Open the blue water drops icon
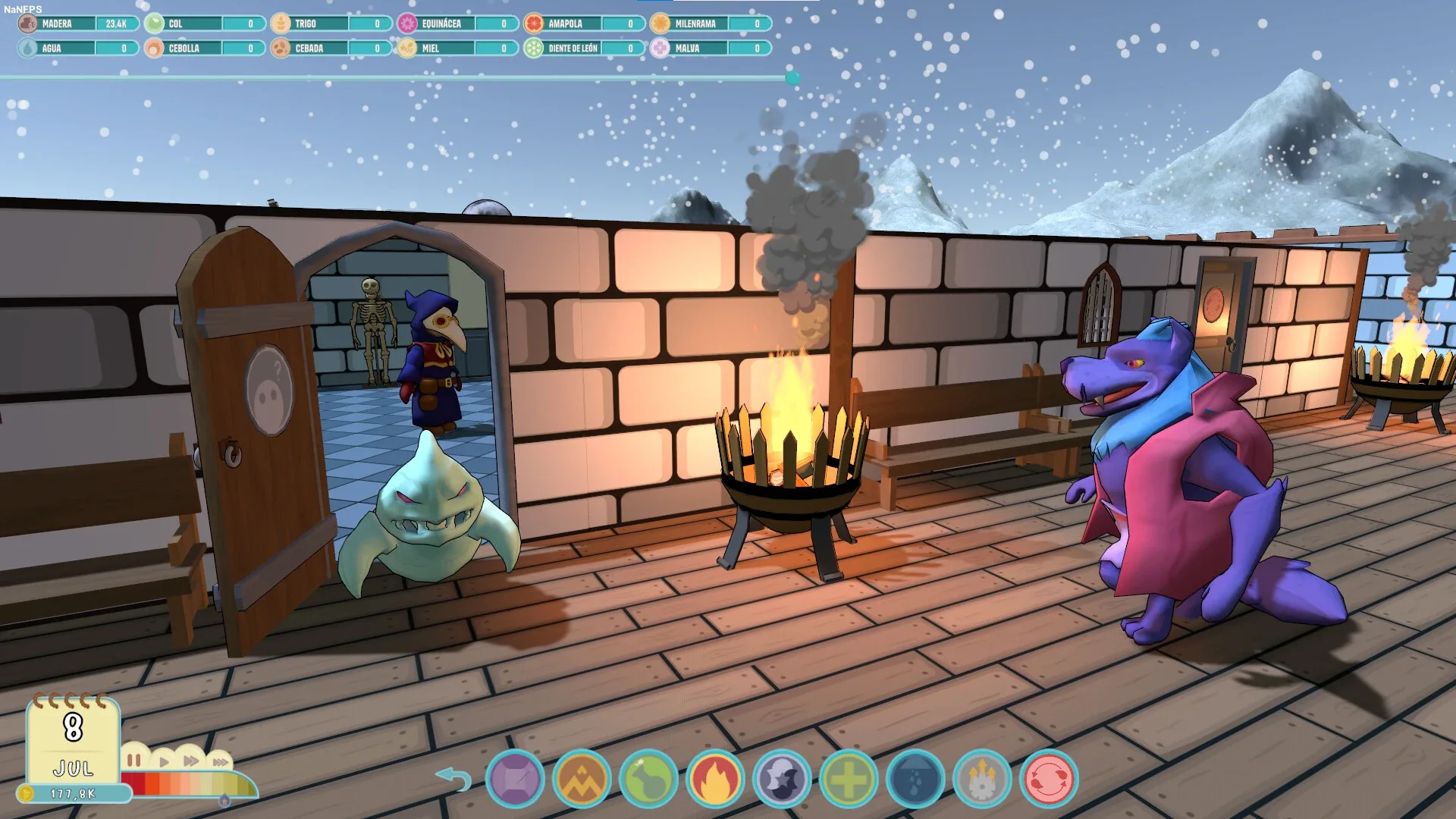Image resolution: width=1456 pixels, height=819 pixels. click(915, 779)
